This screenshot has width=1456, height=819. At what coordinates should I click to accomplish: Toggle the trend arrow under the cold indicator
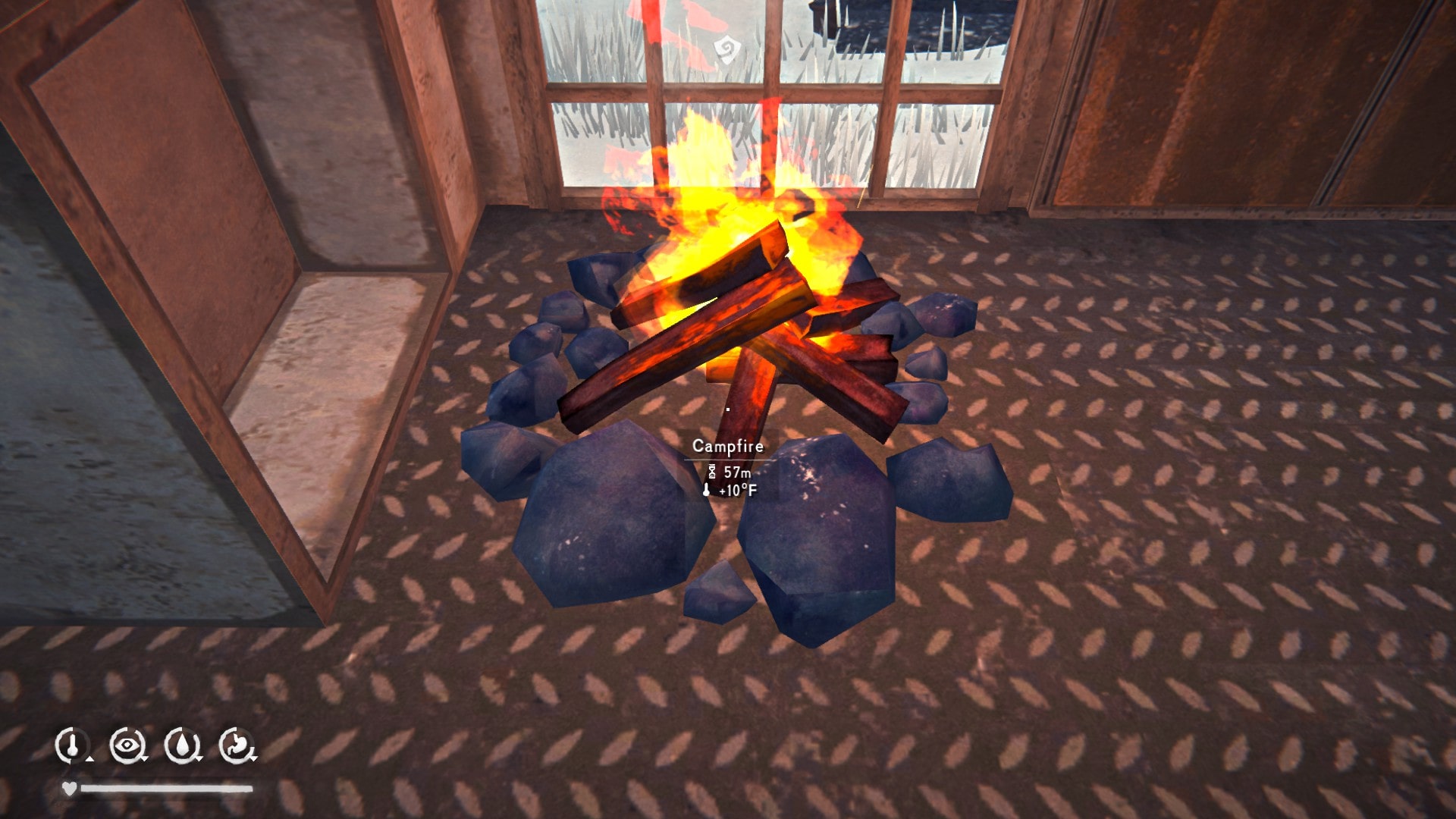[89, 759]
